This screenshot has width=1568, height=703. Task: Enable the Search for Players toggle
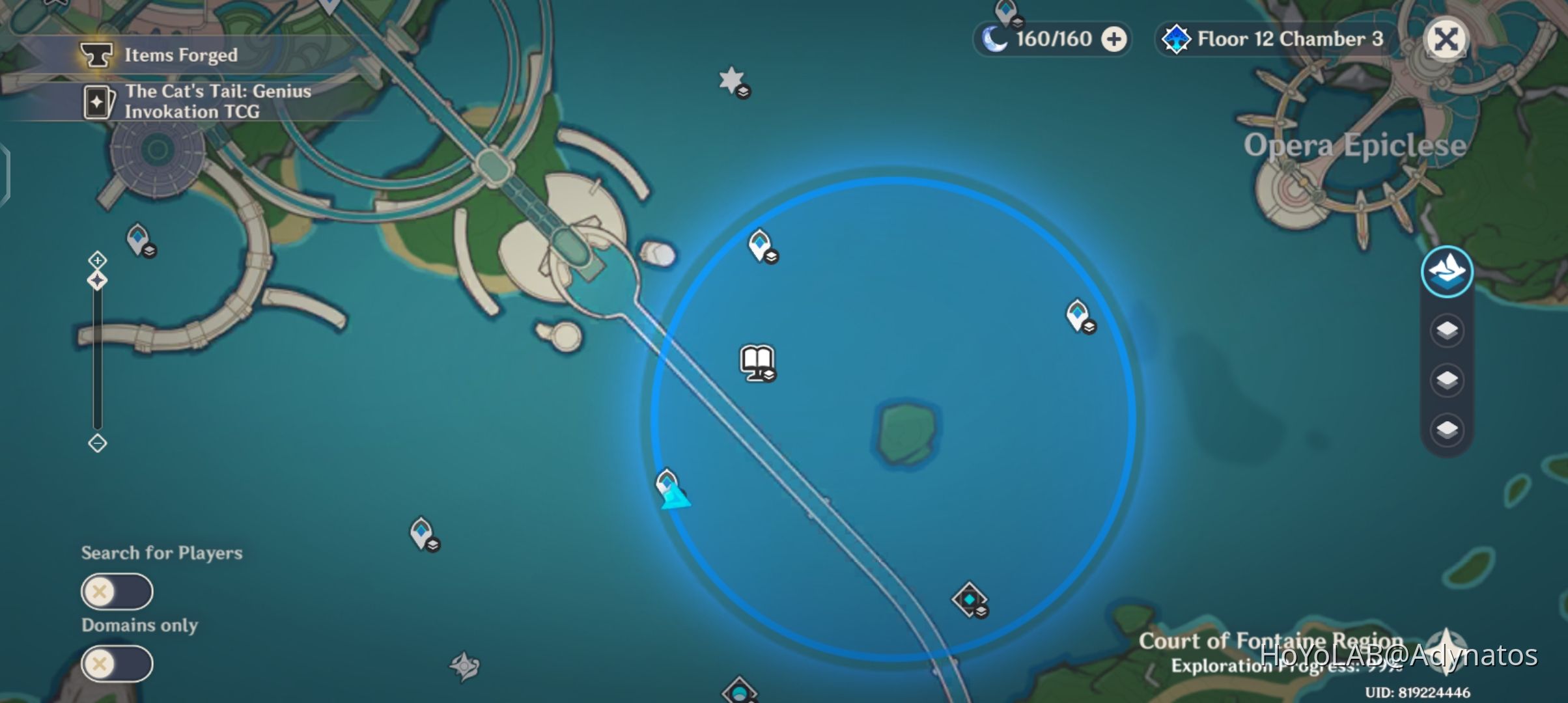click(117, 592)
